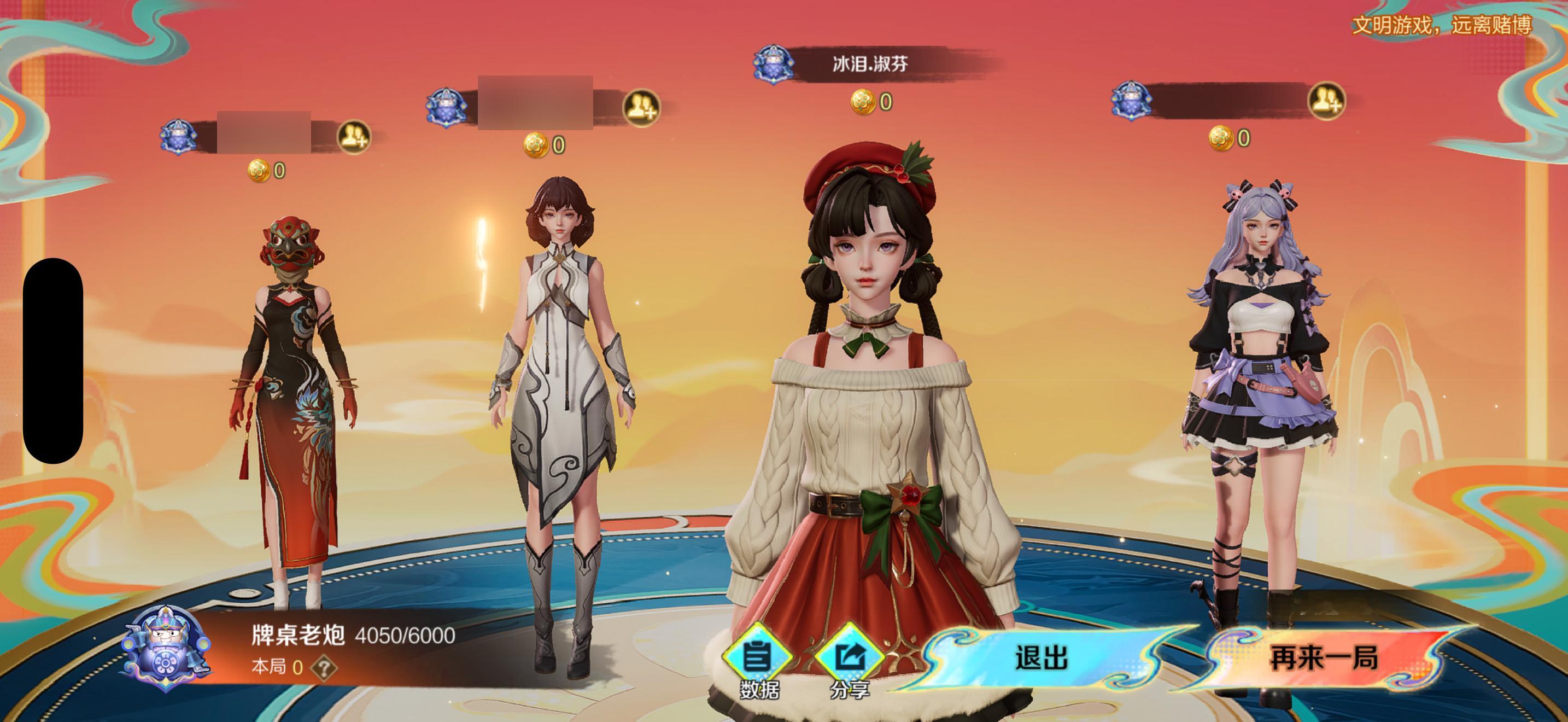The height and width of the screenshot is (722, 1568).
Task: Add the purple-haired player as a friend
Action: [x=1326, y=101]
